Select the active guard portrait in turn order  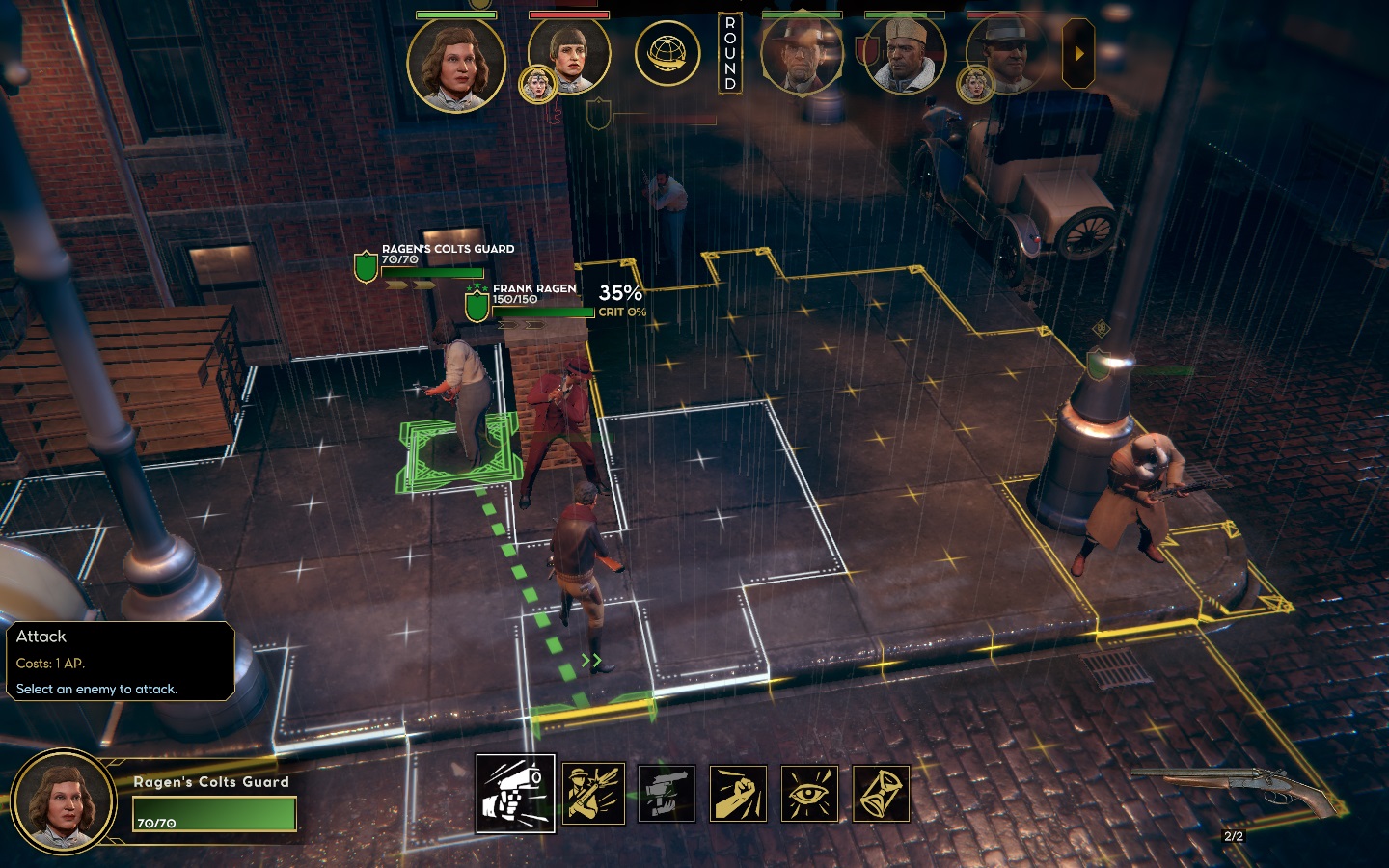(x=456, y=64)
